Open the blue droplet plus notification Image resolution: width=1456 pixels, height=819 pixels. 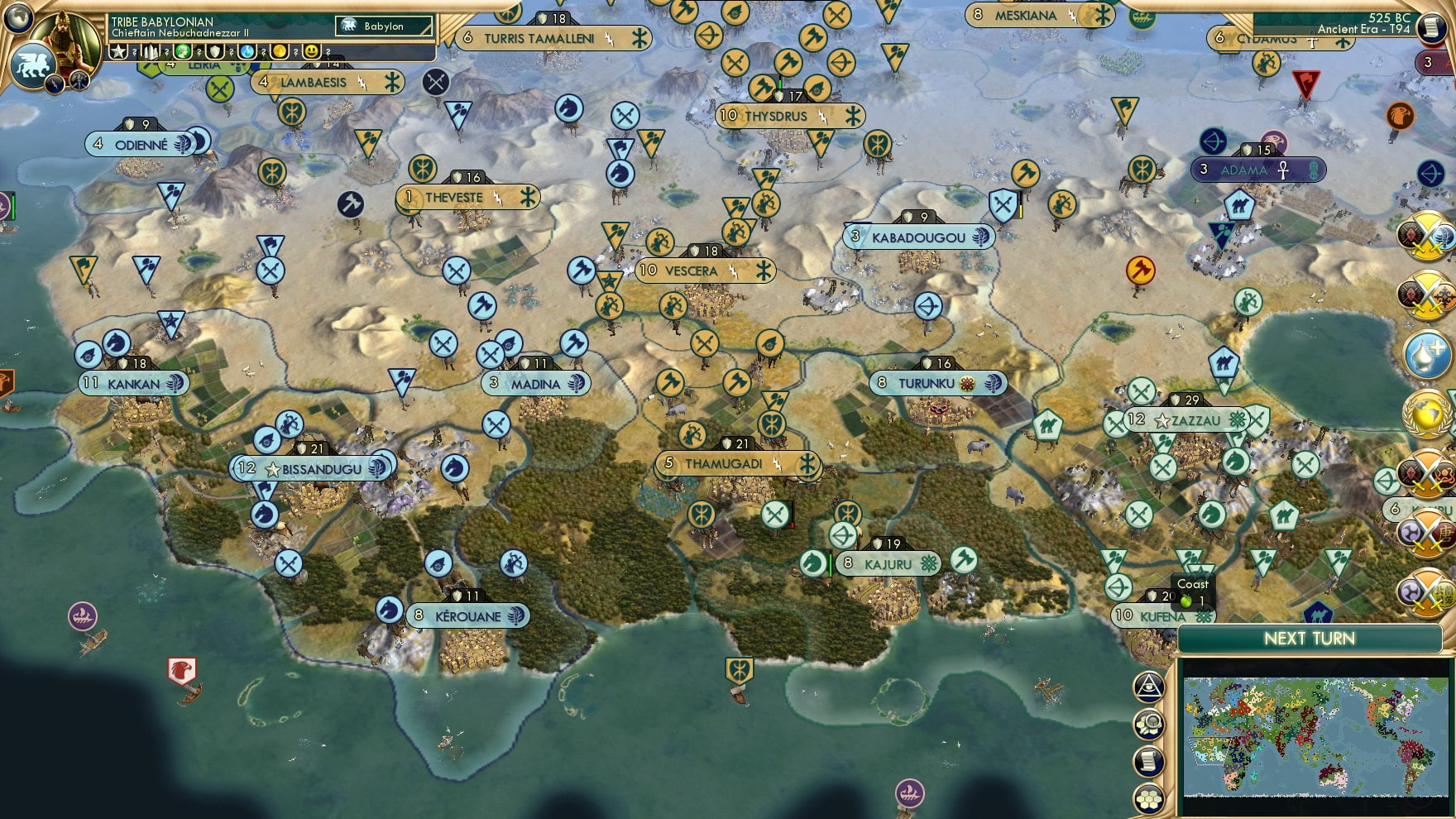pyautogui.click(x=1429, y=354)
